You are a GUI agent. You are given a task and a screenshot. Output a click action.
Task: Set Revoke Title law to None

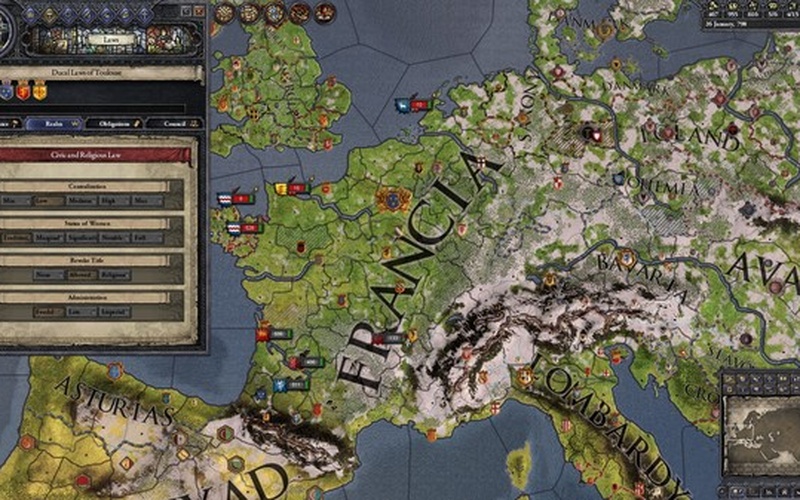pyautogui.click(x=49, y=274)
